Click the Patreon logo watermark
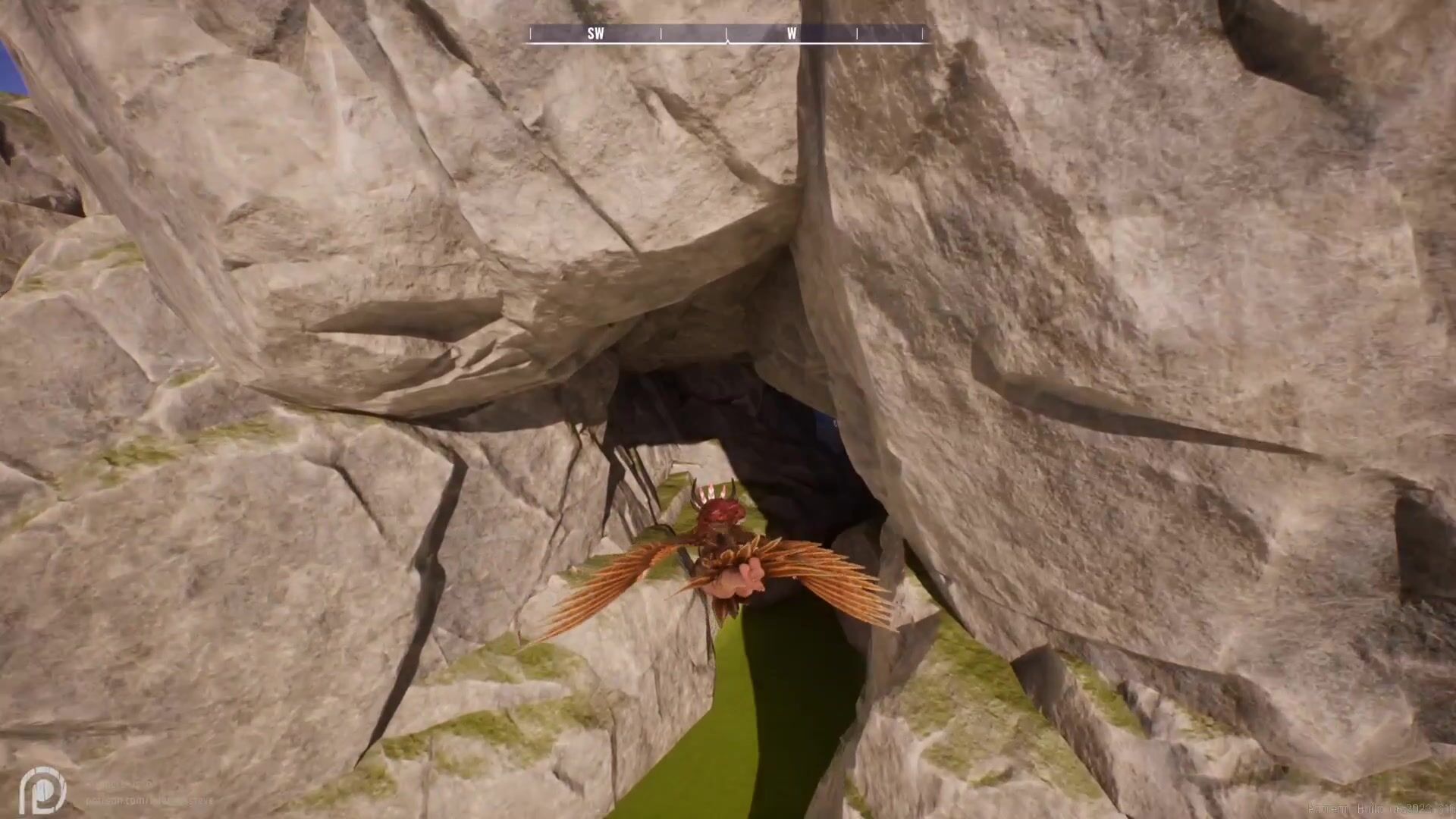Screen dimensions: 1456x819 tap(42, 789)
